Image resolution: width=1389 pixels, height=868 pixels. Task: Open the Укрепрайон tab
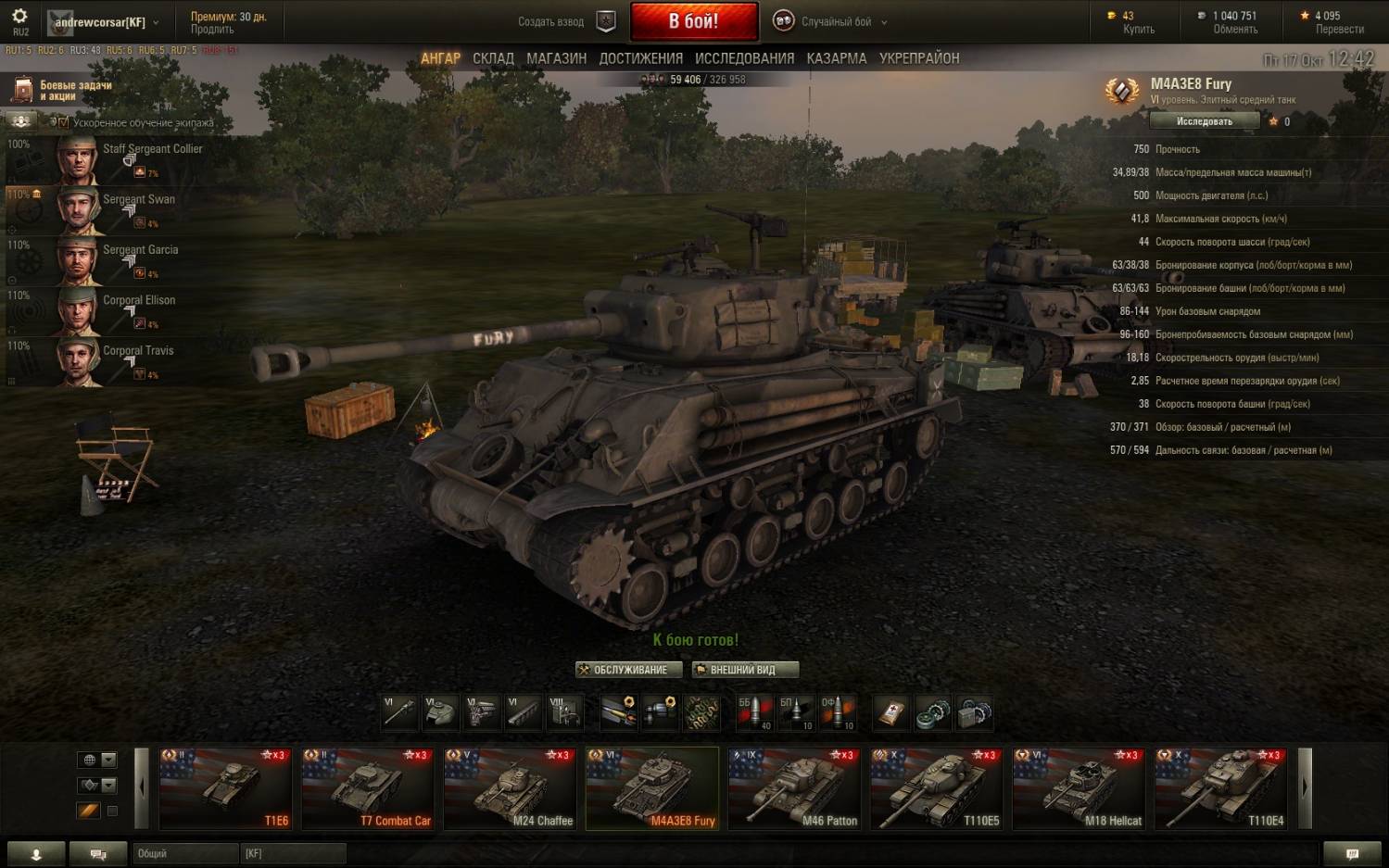click(918, 58)
